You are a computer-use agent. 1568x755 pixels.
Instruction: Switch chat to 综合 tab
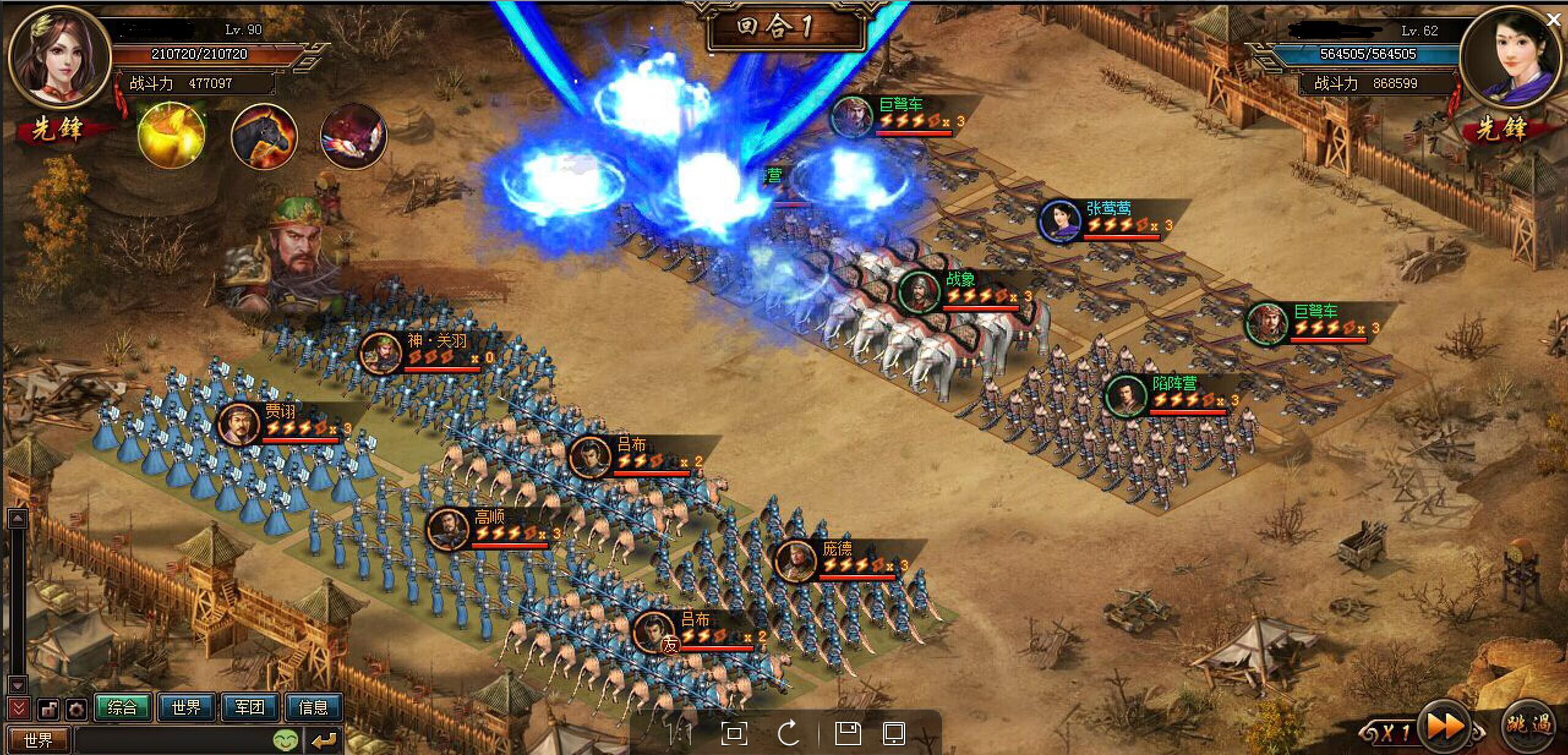(x=122, y=707)
